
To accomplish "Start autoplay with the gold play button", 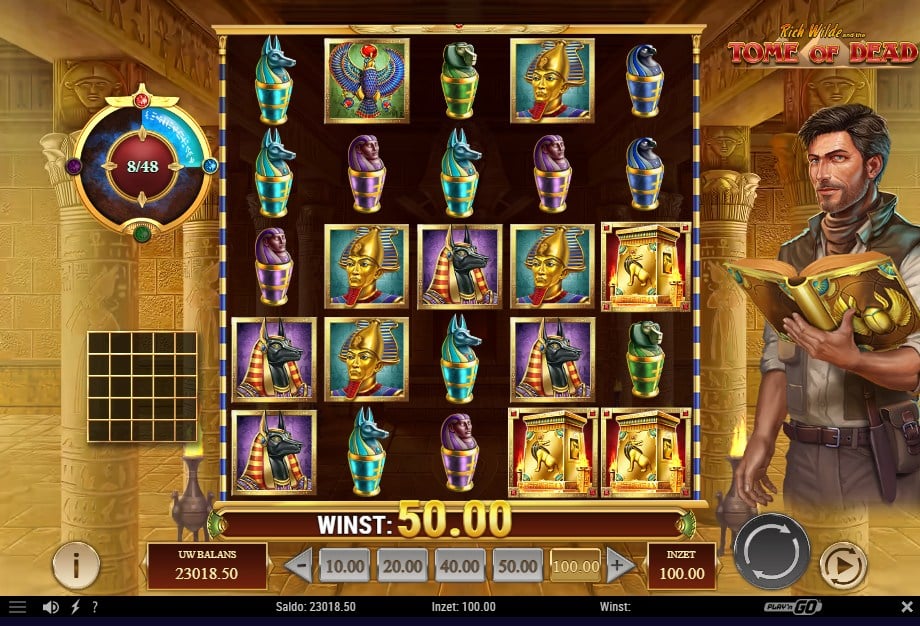I will pos(842,567).
